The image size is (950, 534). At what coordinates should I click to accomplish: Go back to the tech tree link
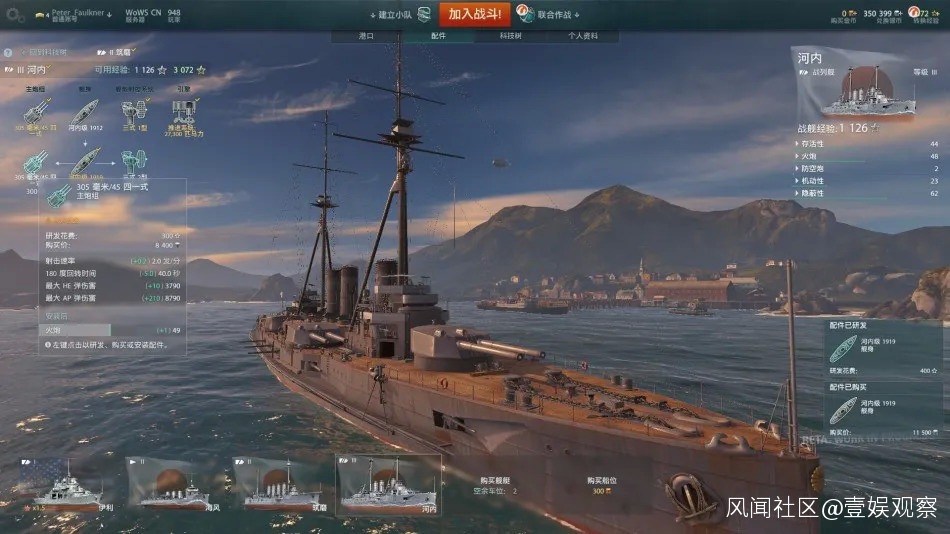46,52
